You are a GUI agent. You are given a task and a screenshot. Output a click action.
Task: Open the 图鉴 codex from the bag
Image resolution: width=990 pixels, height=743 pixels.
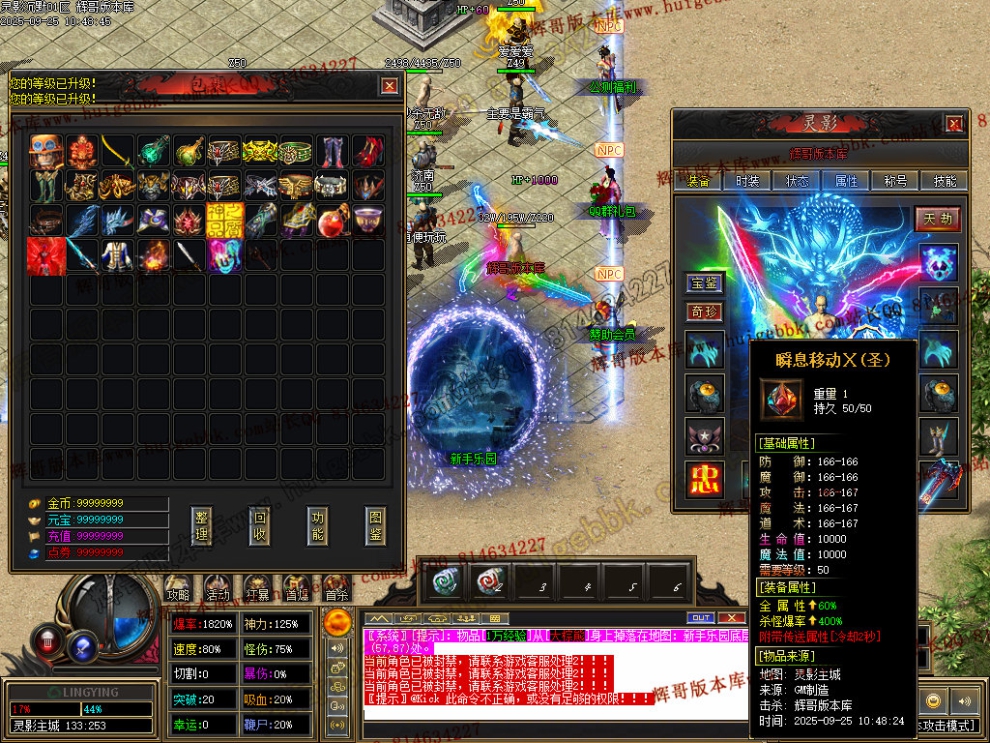click(x=375, y=525)
